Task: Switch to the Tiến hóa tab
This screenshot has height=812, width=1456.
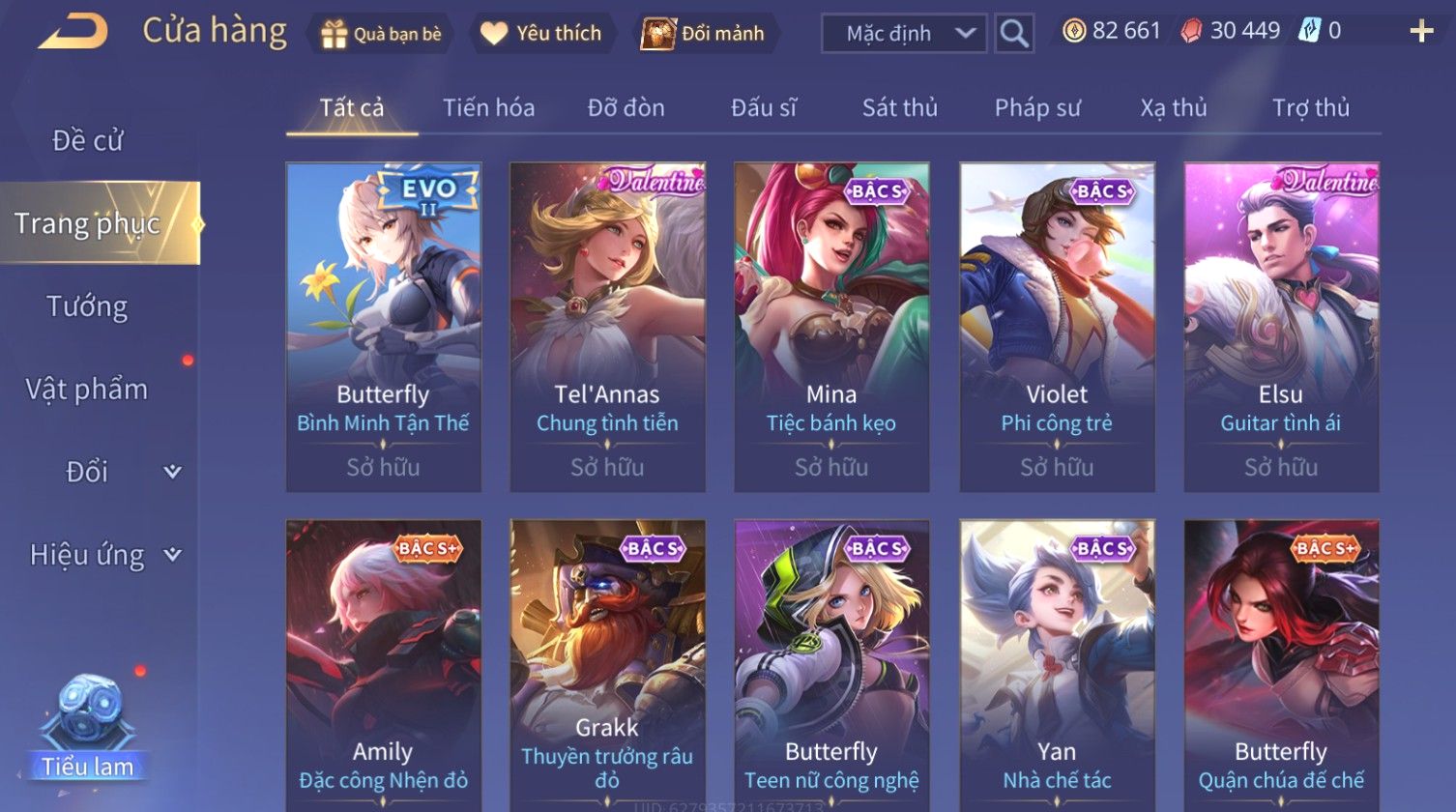Action: (x=488, y=108)
